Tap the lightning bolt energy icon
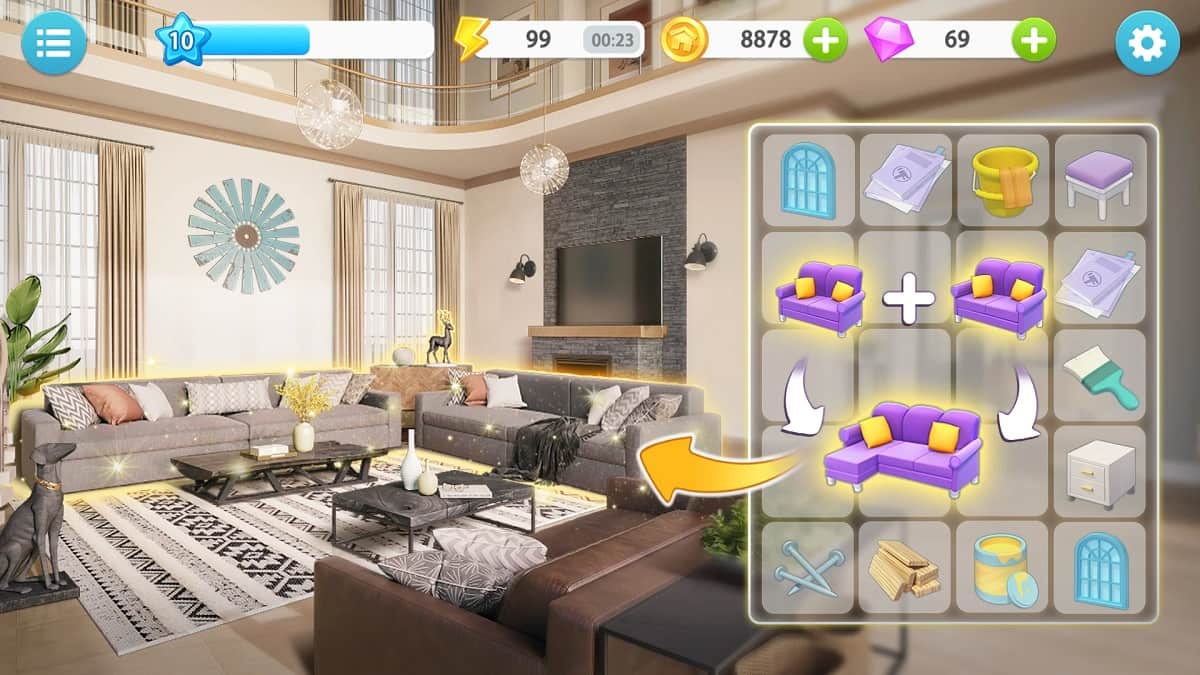Screen dimensions: 1200x675 pos(471,40)
